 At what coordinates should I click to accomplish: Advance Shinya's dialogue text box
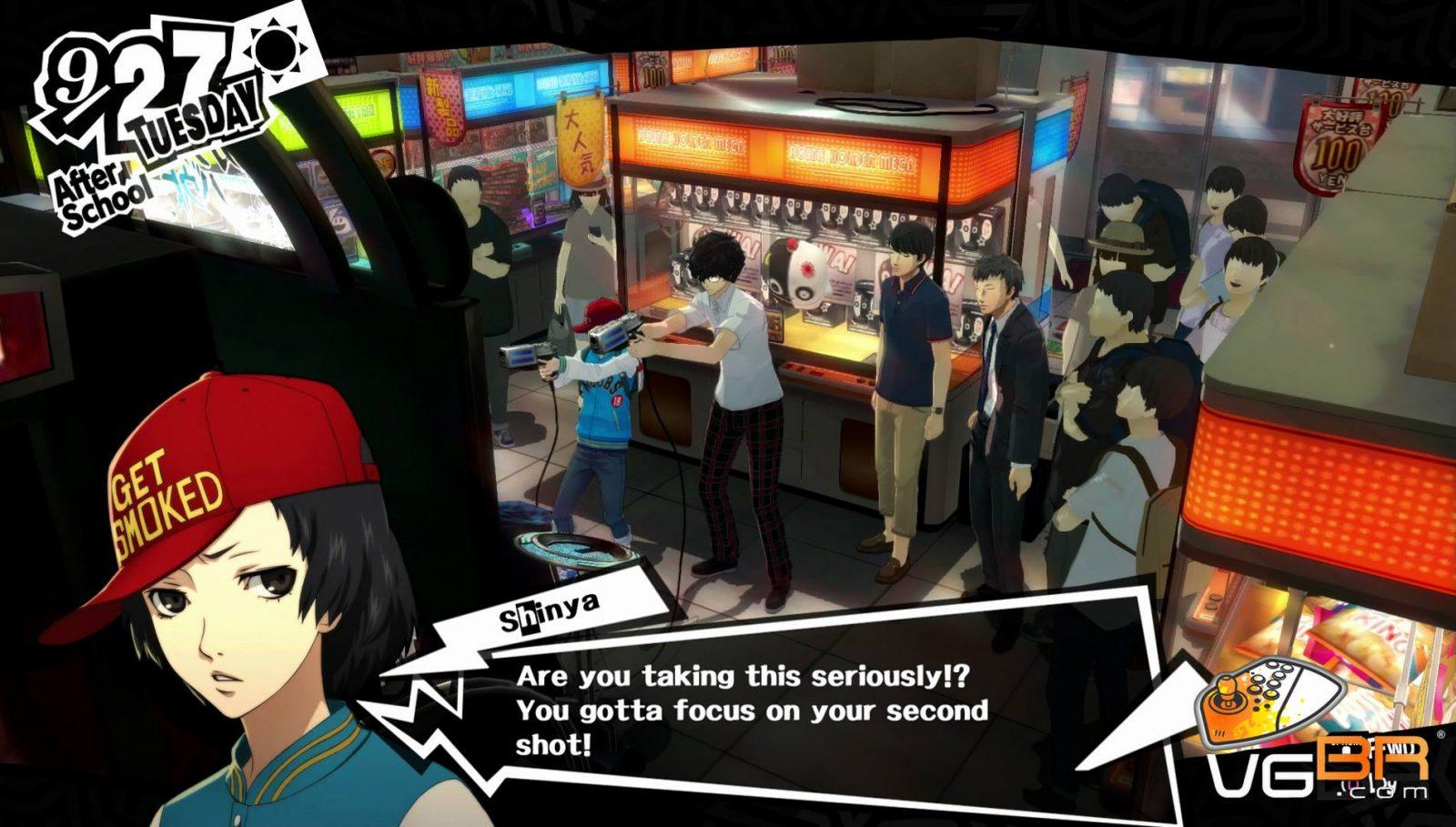click(752, 710)
